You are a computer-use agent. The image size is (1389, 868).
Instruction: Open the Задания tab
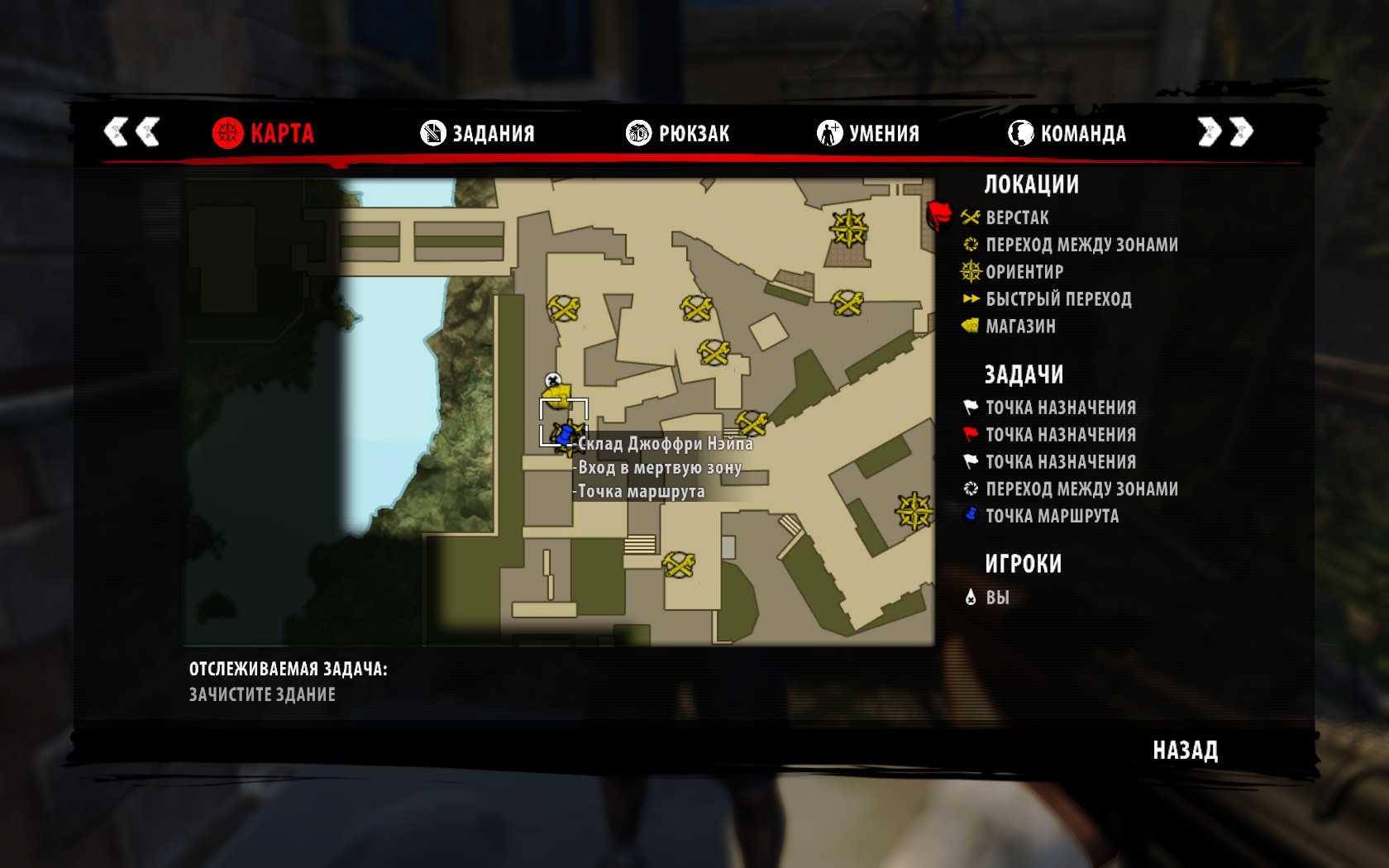tap(478, 133)
